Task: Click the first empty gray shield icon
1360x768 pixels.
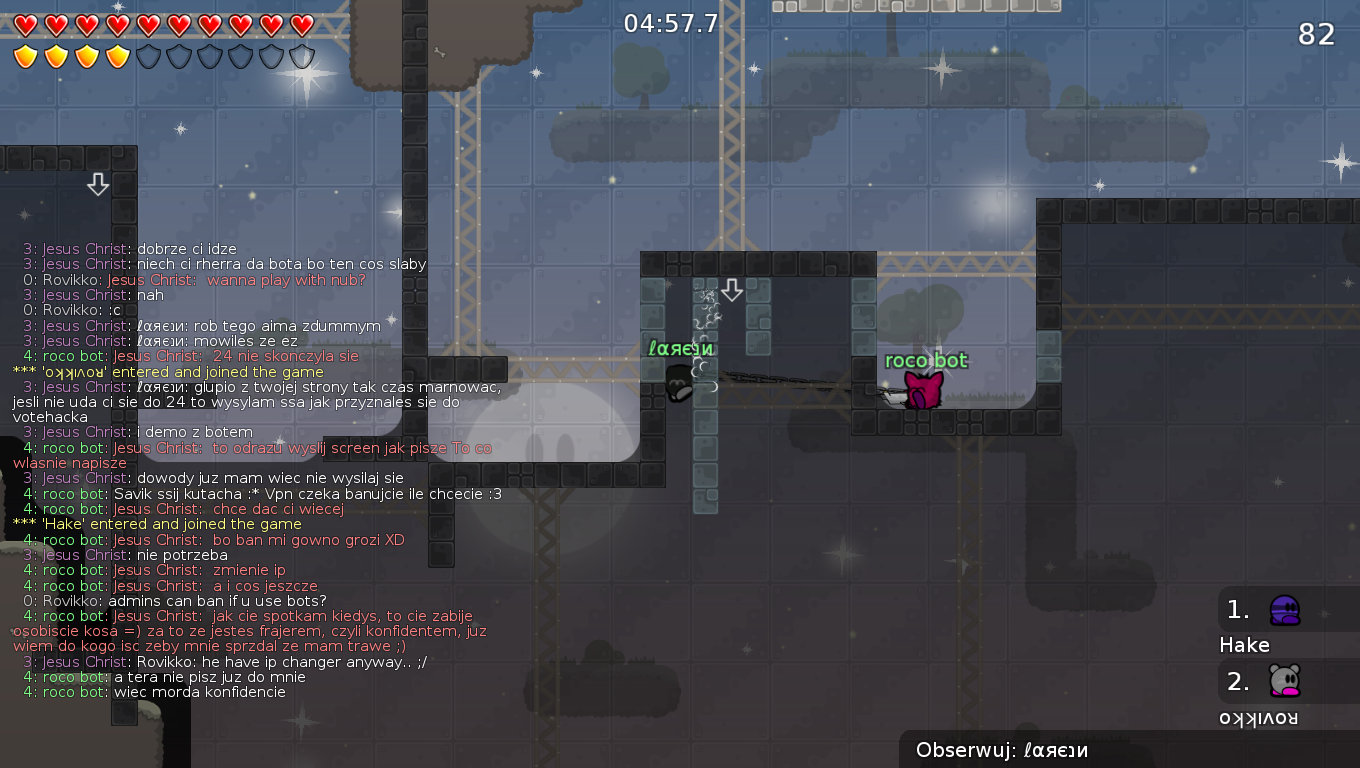Action: point(147,57)
